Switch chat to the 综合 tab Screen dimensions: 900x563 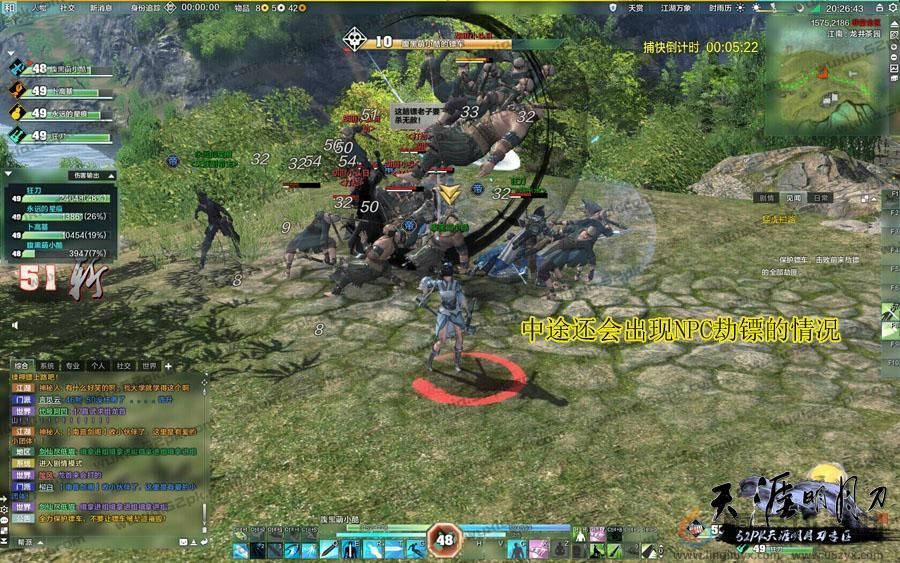(21, 366)
